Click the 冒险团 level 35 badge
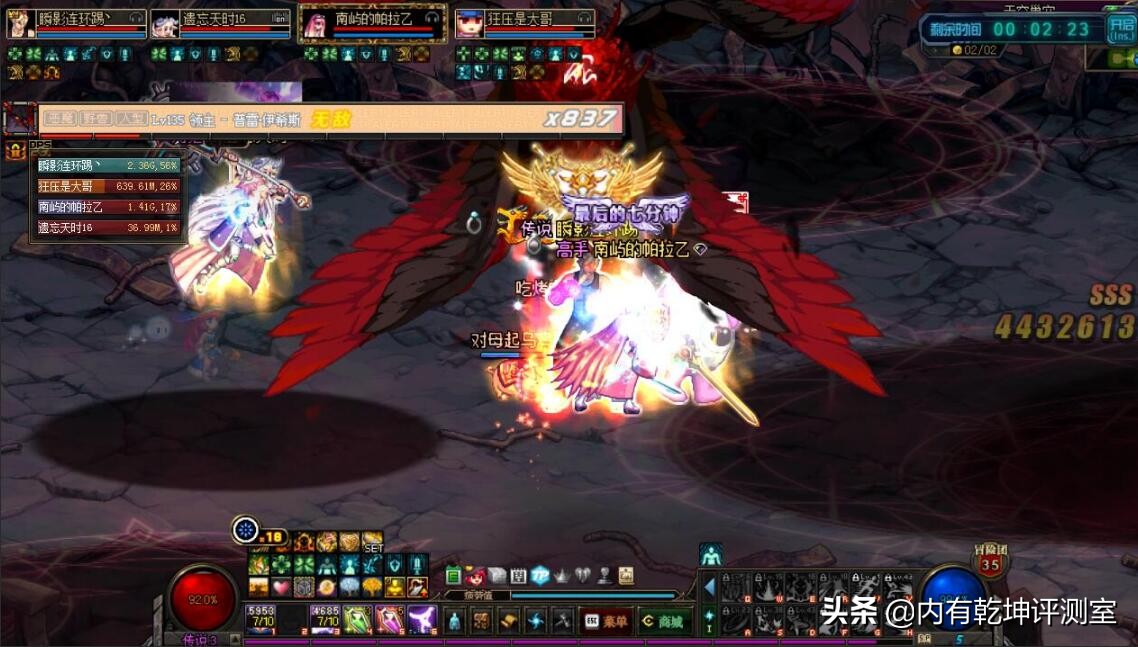Screen dimensions: 1138x647 click(x=989, y=564)
